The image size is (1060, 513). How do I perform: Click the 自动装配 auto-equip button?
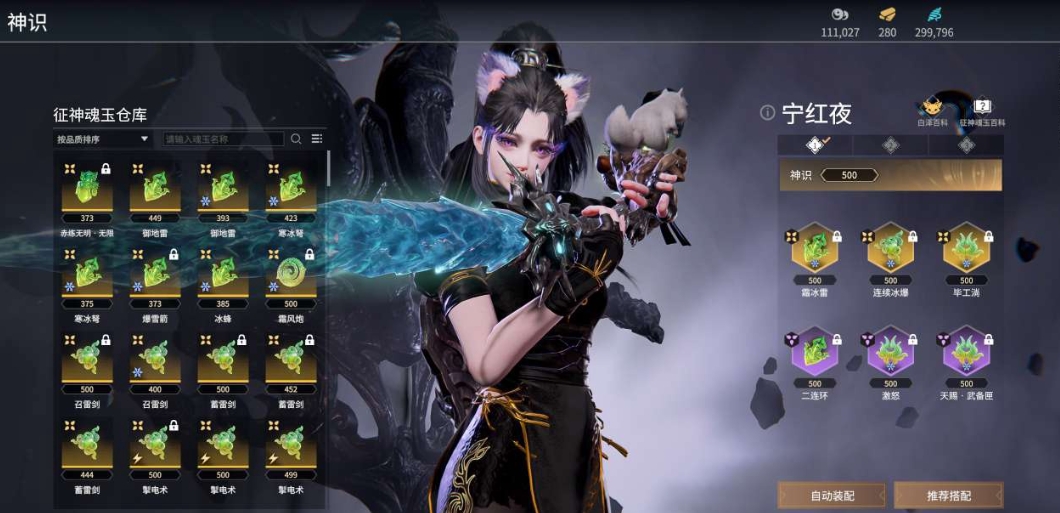pos(832,495)
